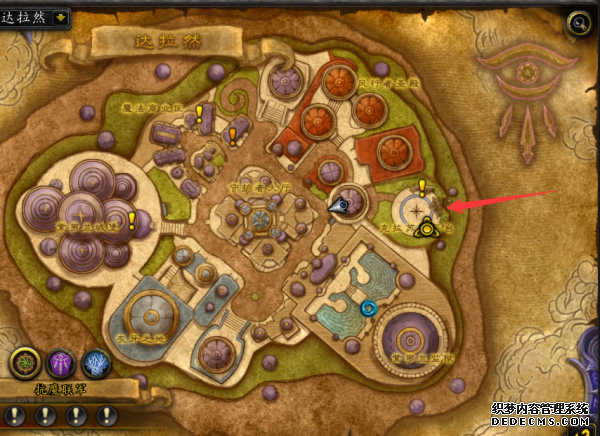Open the 达拉然 zone dropdown
The width and height of the screenshot is (600, 436).
tap(61, 17)
